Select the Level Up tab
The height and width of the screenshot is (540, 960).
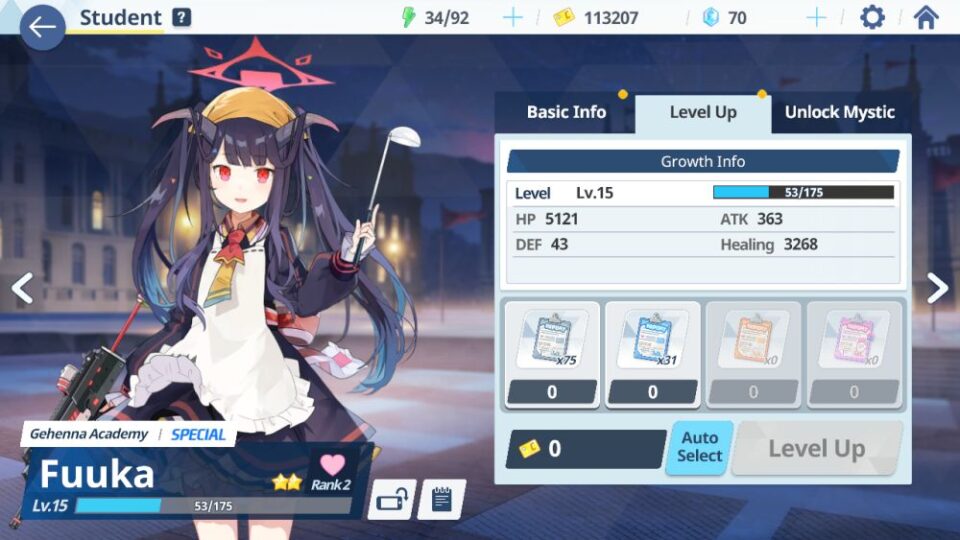tap(703, 112)
